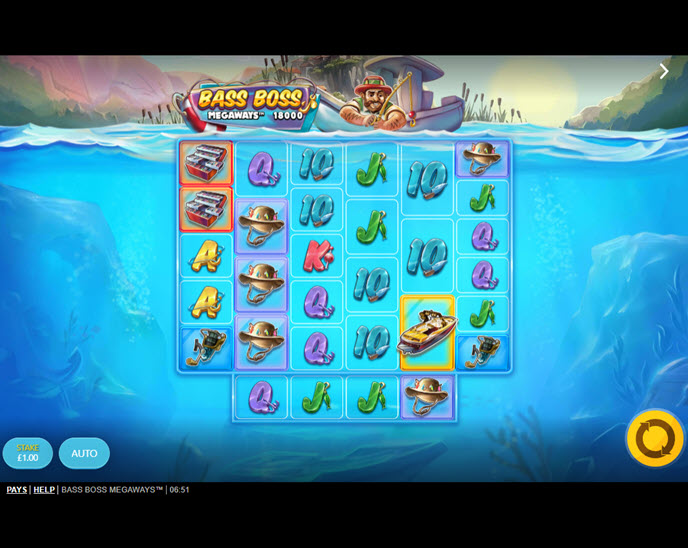Open the Pays table link

[16, 490]
